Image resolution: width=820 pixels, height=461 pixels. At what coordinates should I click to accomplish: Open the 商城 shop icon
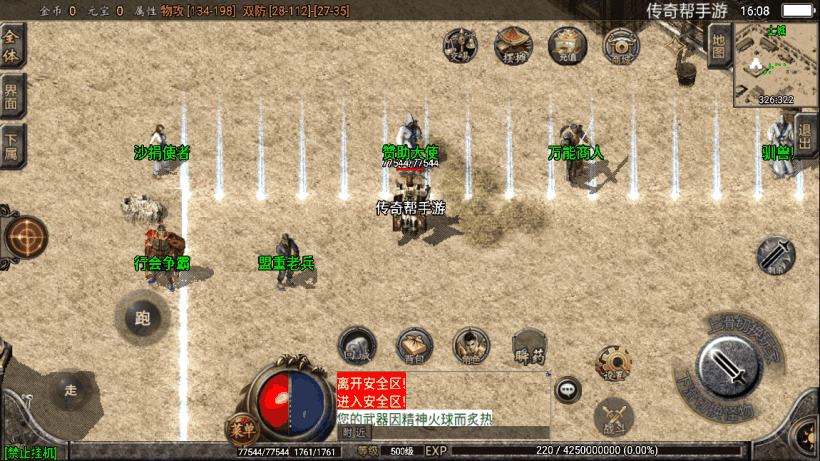click(620, 45)
